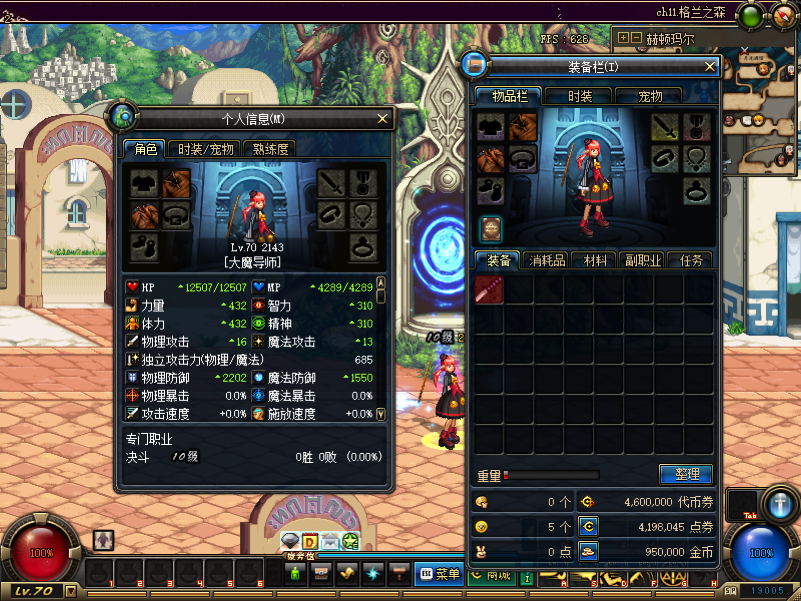This screenshot has width=801, height=601.
Task: Show the 消耗品 consumables category
Action: (x=548, y=260)
